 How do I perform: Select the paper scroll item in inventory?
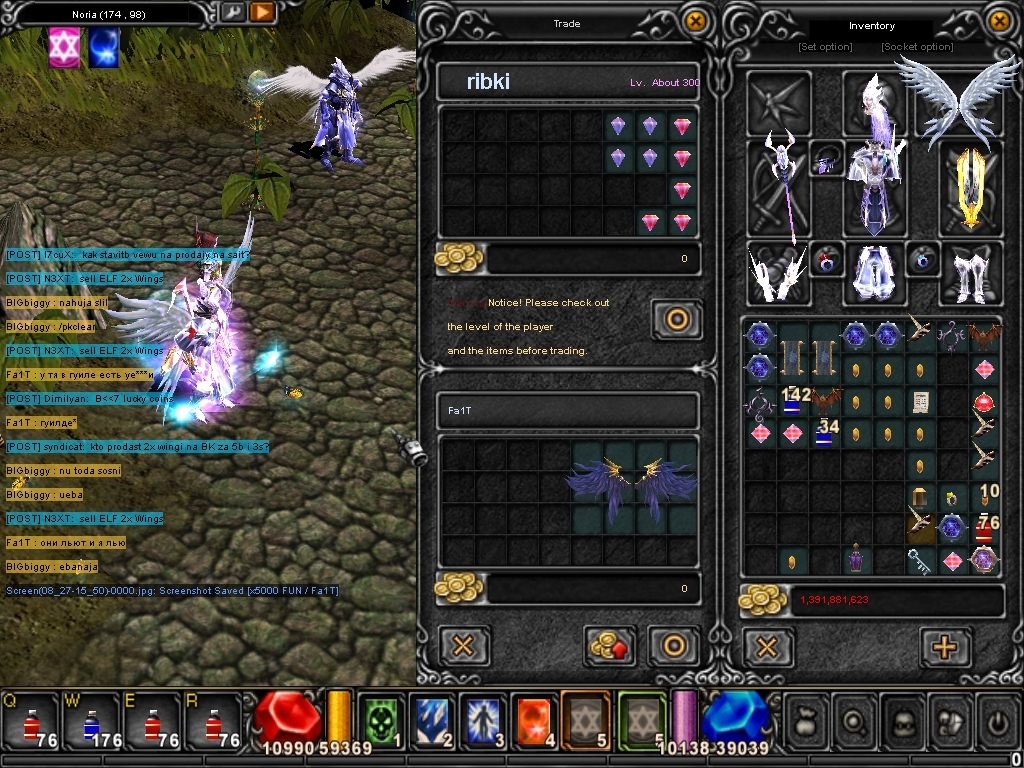pos(921,402)
